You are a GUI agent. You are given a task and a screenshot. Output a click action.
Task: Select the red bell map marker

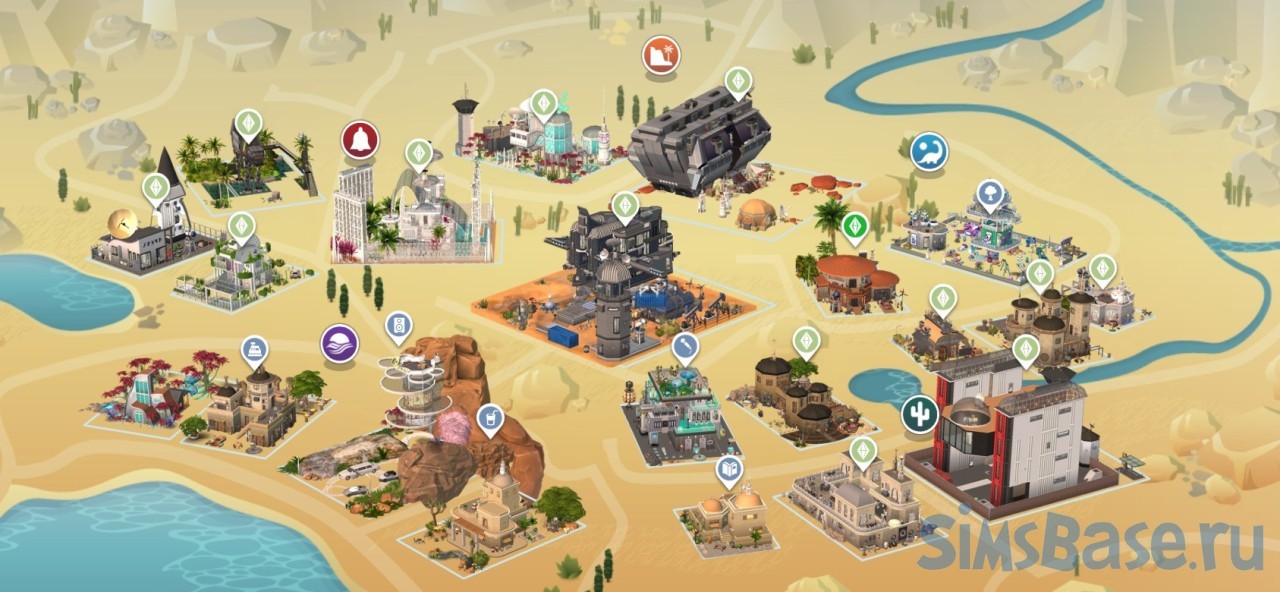[360, 140]
